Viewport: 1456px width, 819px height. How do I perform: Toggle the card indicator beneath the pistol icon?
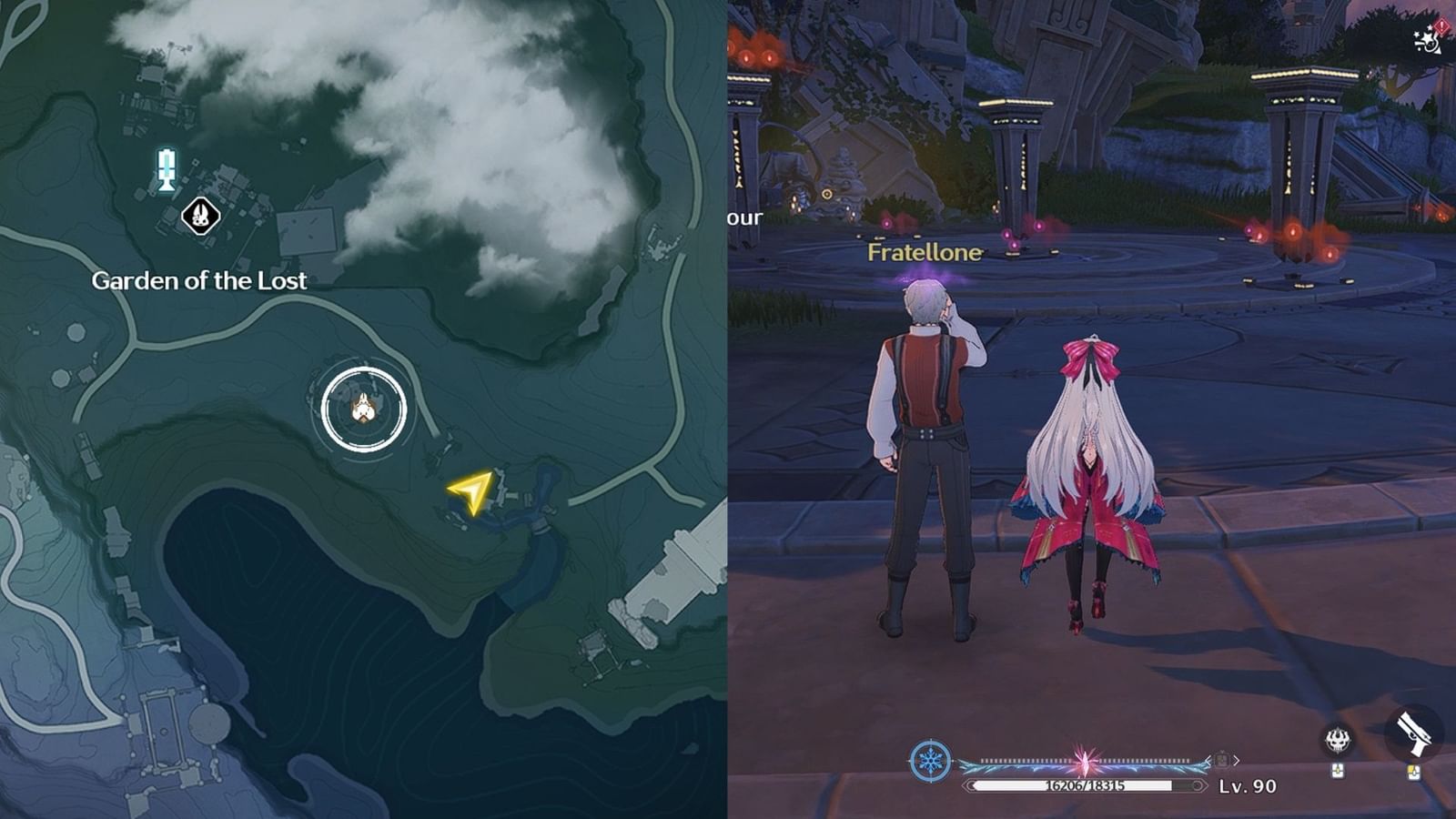coord(1413,773)
